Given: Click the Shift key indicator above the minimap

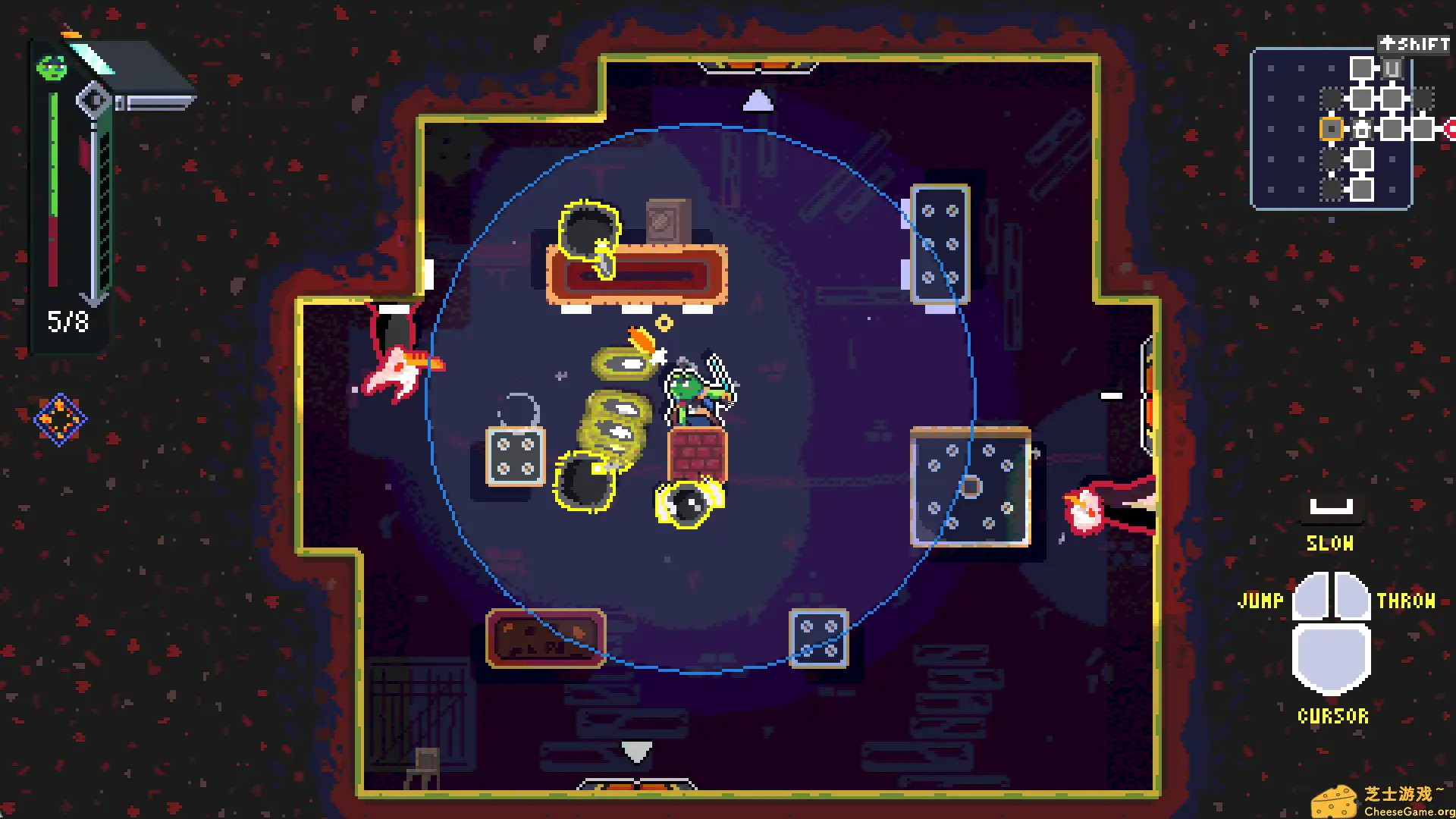Looking at the screenshot, I should coord(1415,45).
